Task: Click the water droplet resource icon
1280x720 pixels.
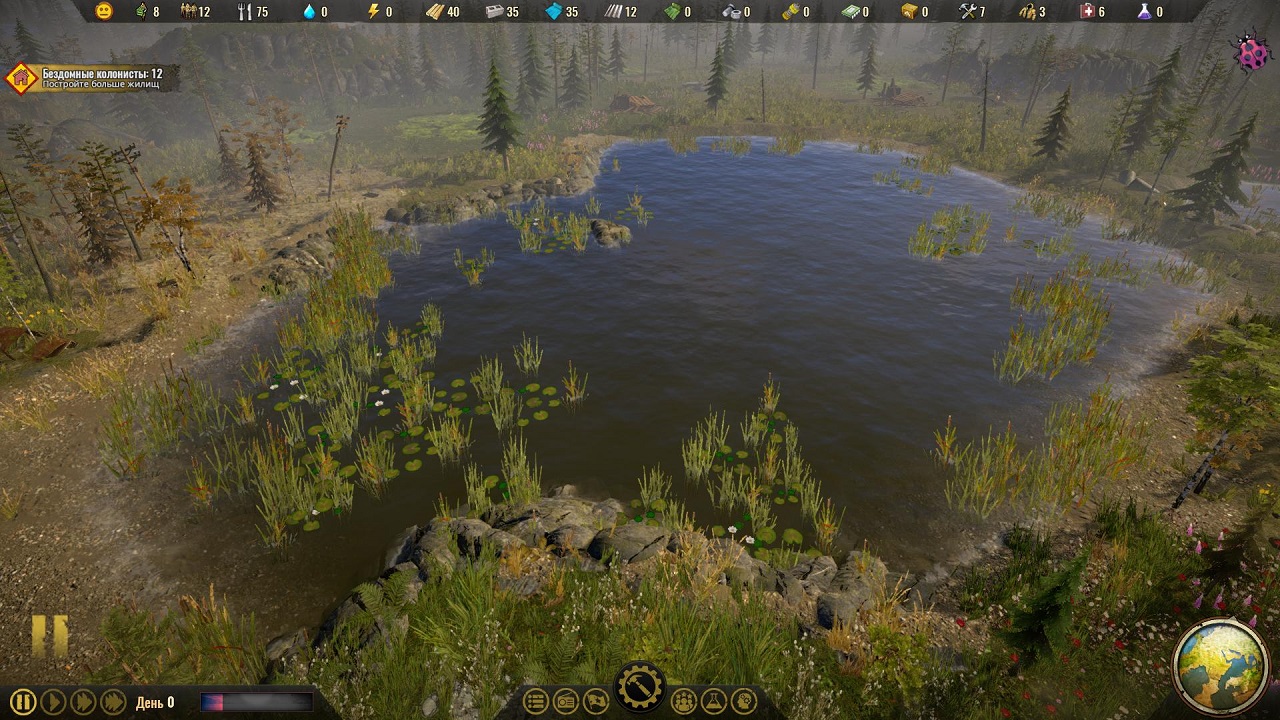Action: 308,12
